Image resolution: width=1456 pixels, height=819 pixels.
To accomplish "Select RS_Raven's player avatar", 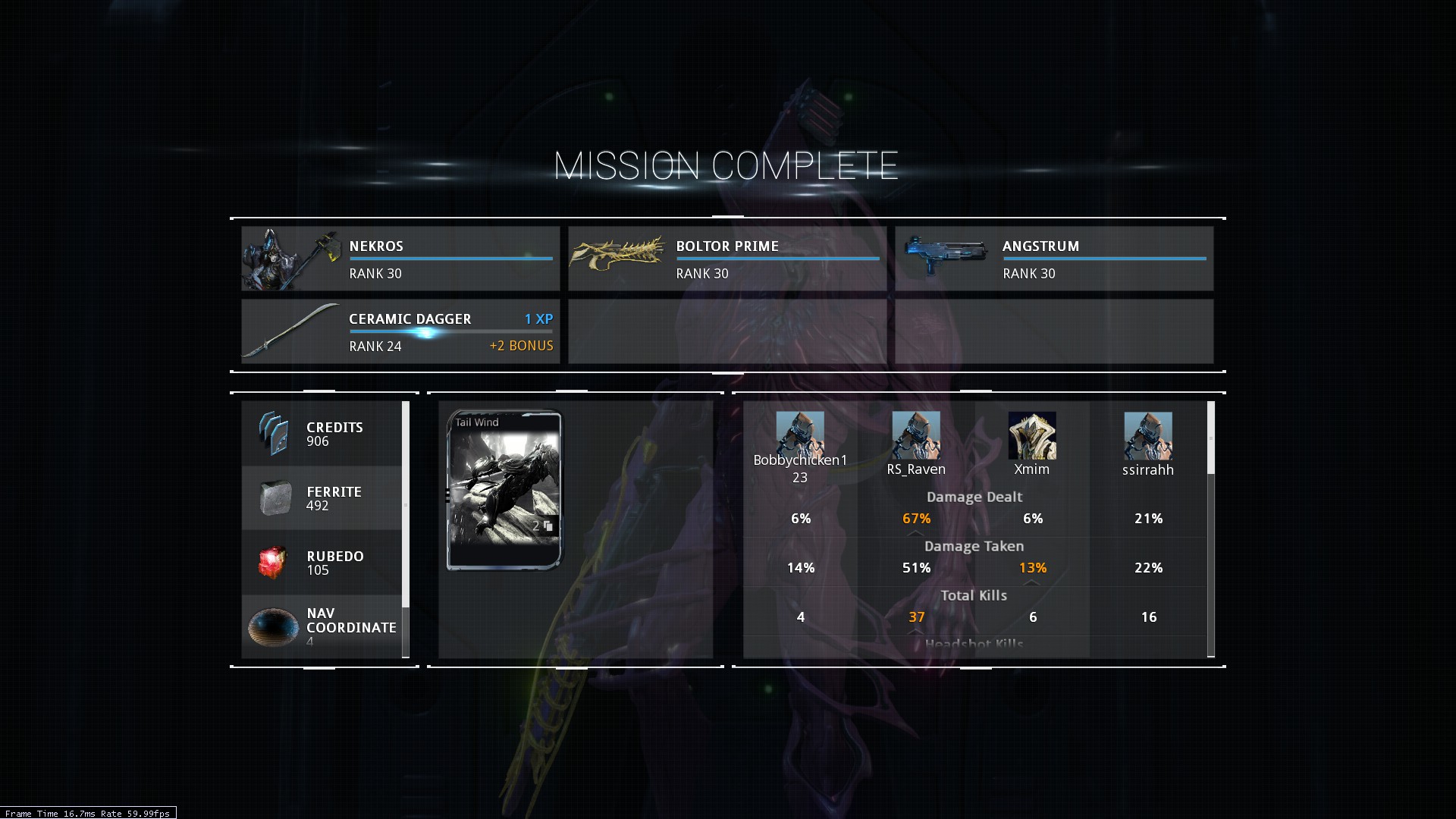I will pos(916,435).
